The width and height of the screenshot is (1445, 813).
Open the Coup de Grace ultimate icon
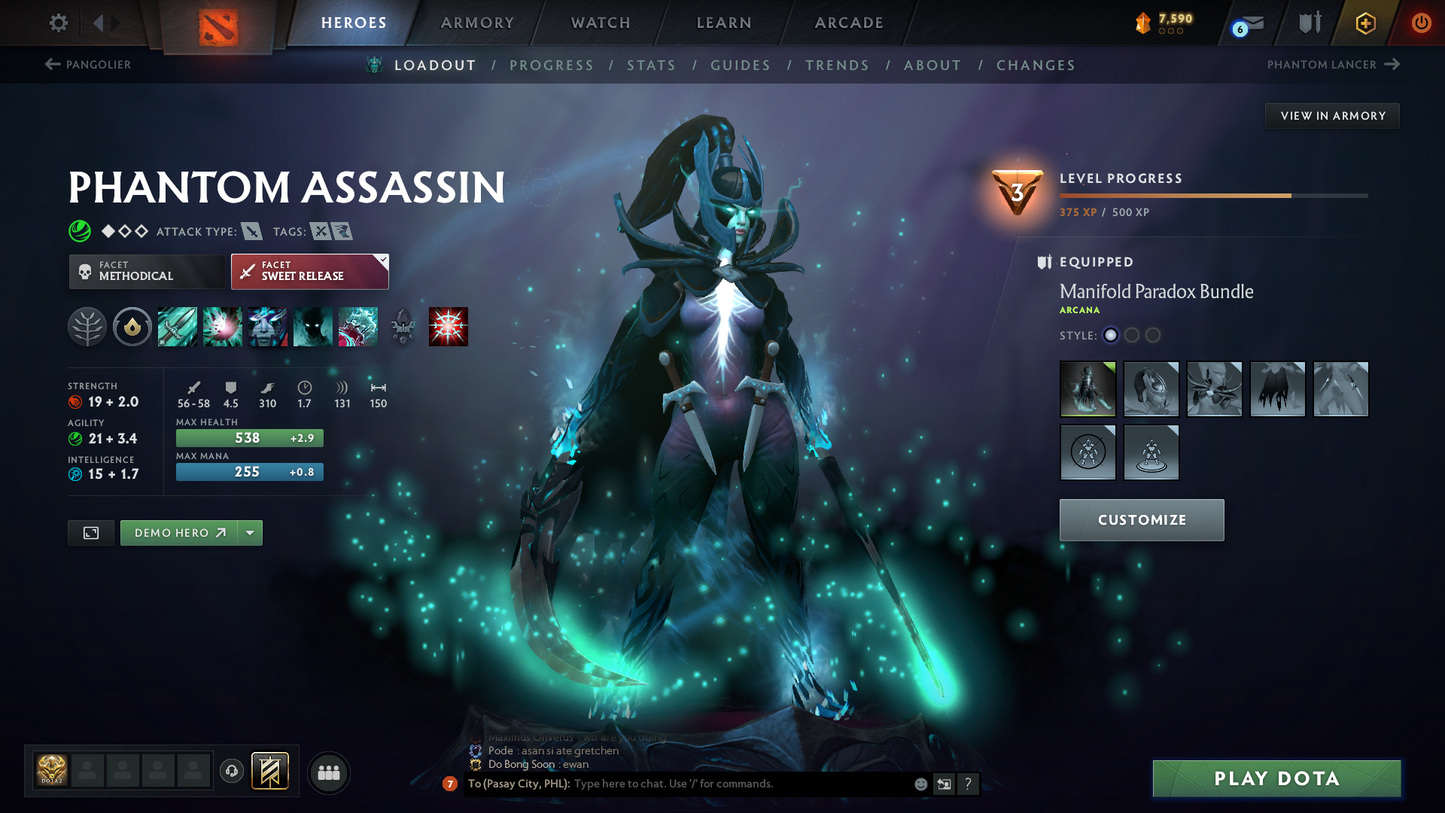(x=448, y=326)
